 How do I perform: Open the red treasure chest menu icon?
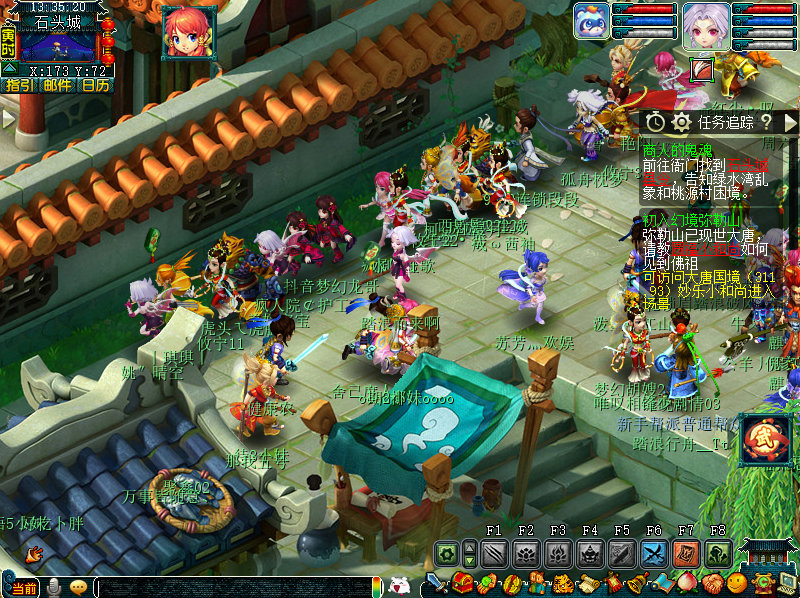(x=465, y=584)
